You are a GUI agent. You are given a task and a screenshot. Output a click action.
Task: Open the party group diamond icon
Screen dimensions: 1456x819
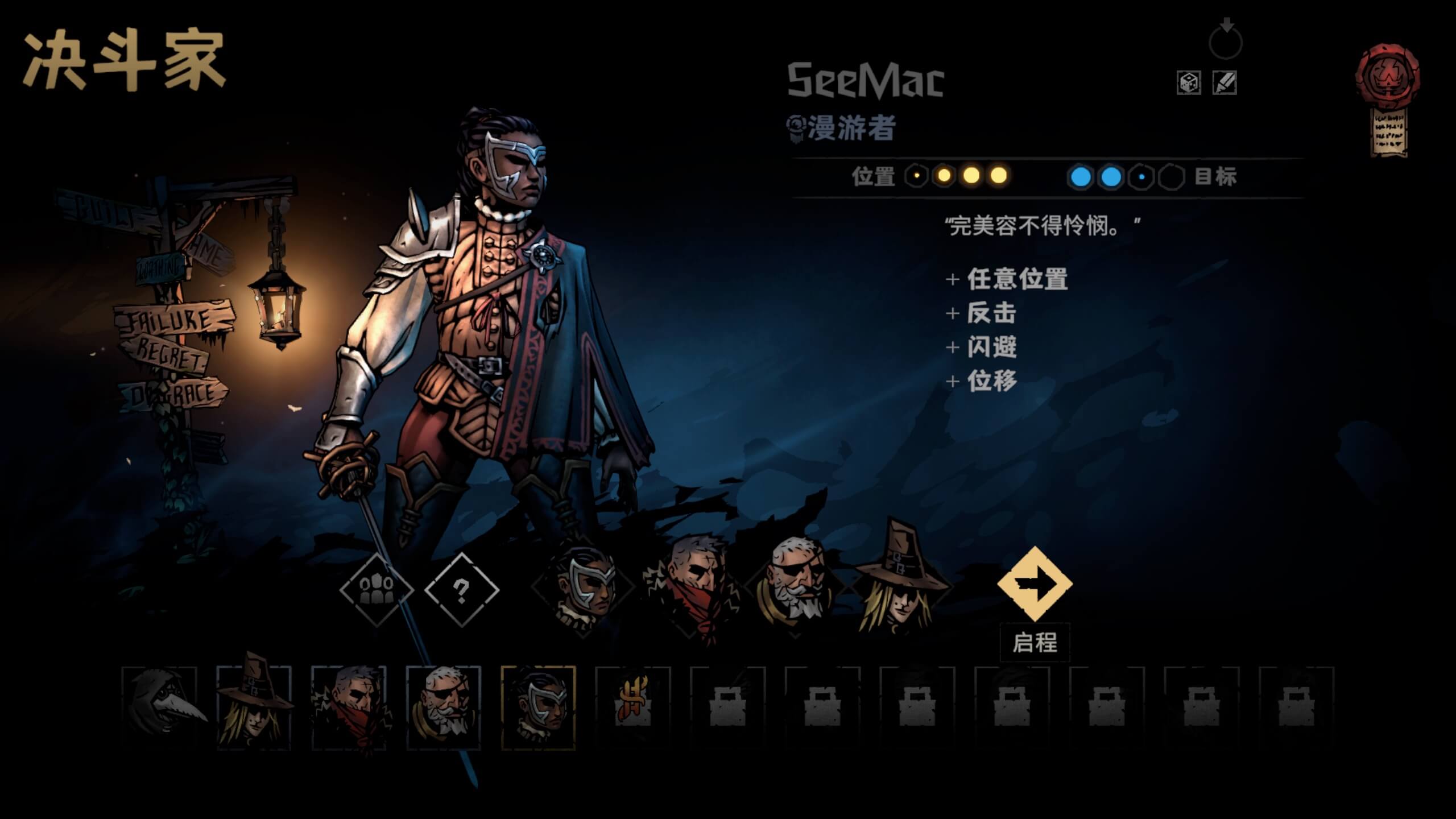click(x=376, y=590)
